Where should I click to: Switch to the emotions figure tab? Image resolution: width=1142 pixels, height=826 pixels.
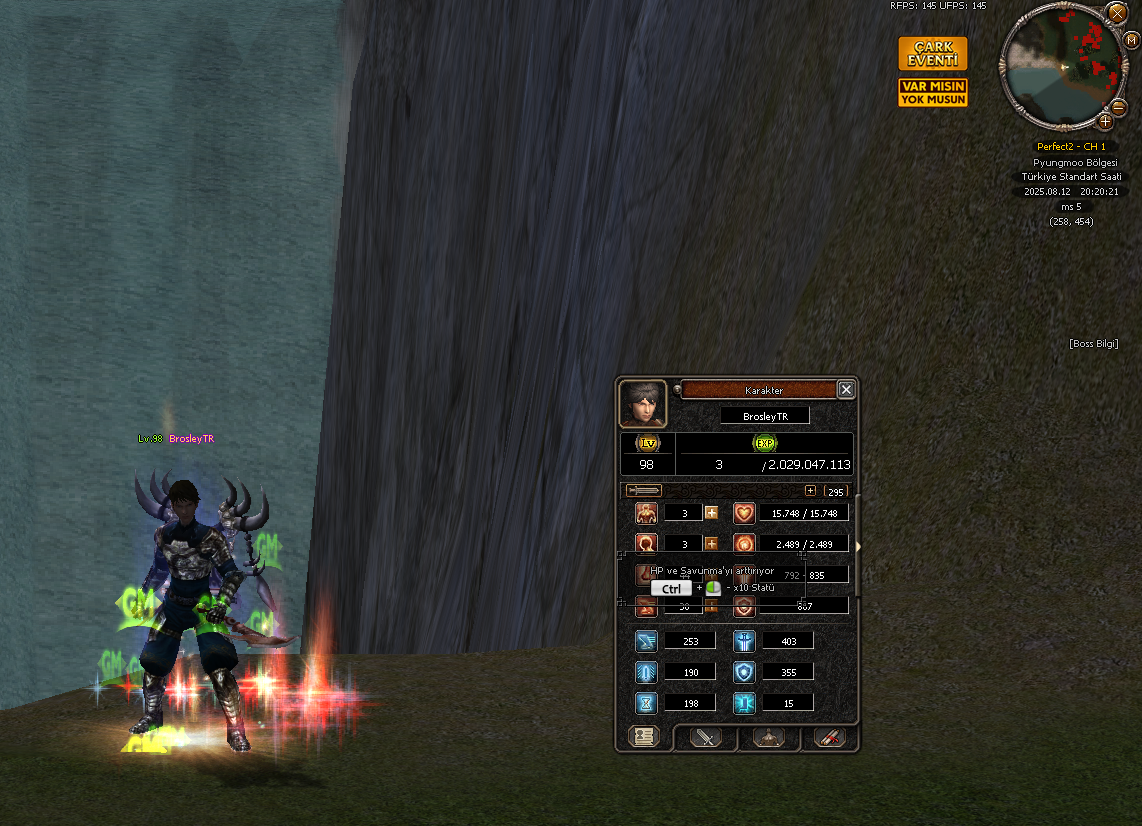coord(768,738)
